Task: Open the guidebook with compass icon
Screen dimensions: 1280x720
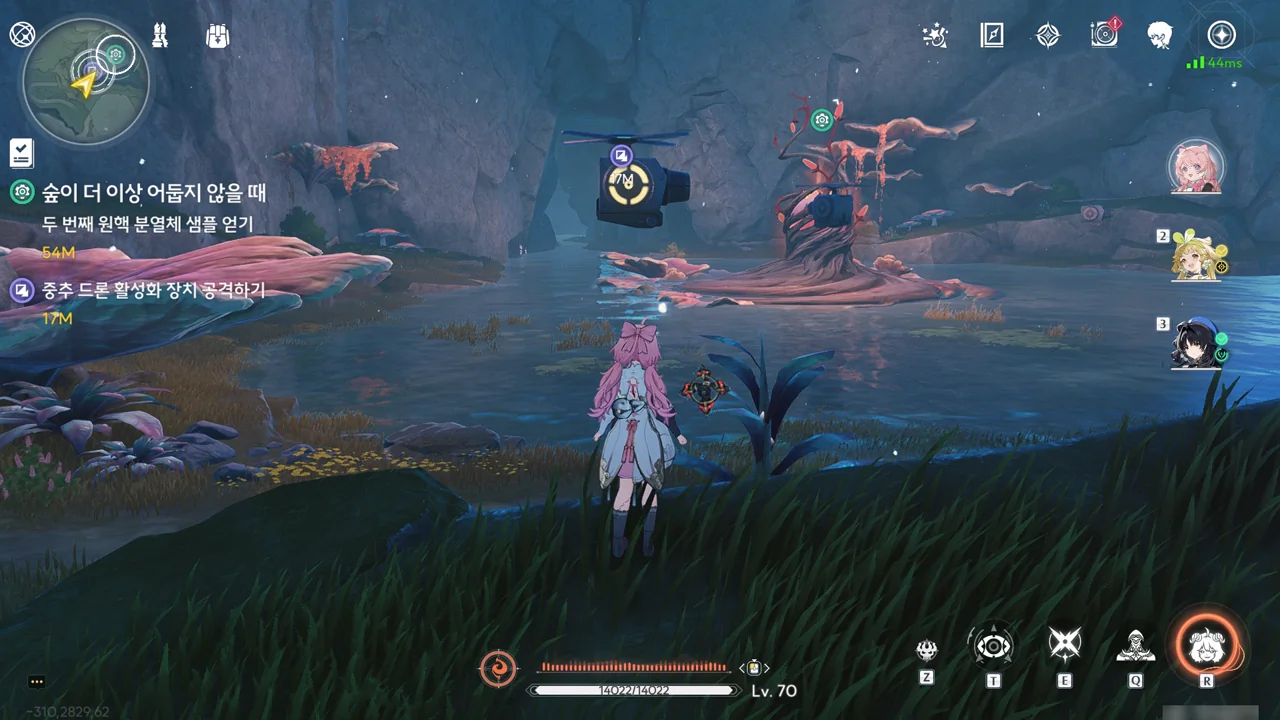Action: click(991, 36)
